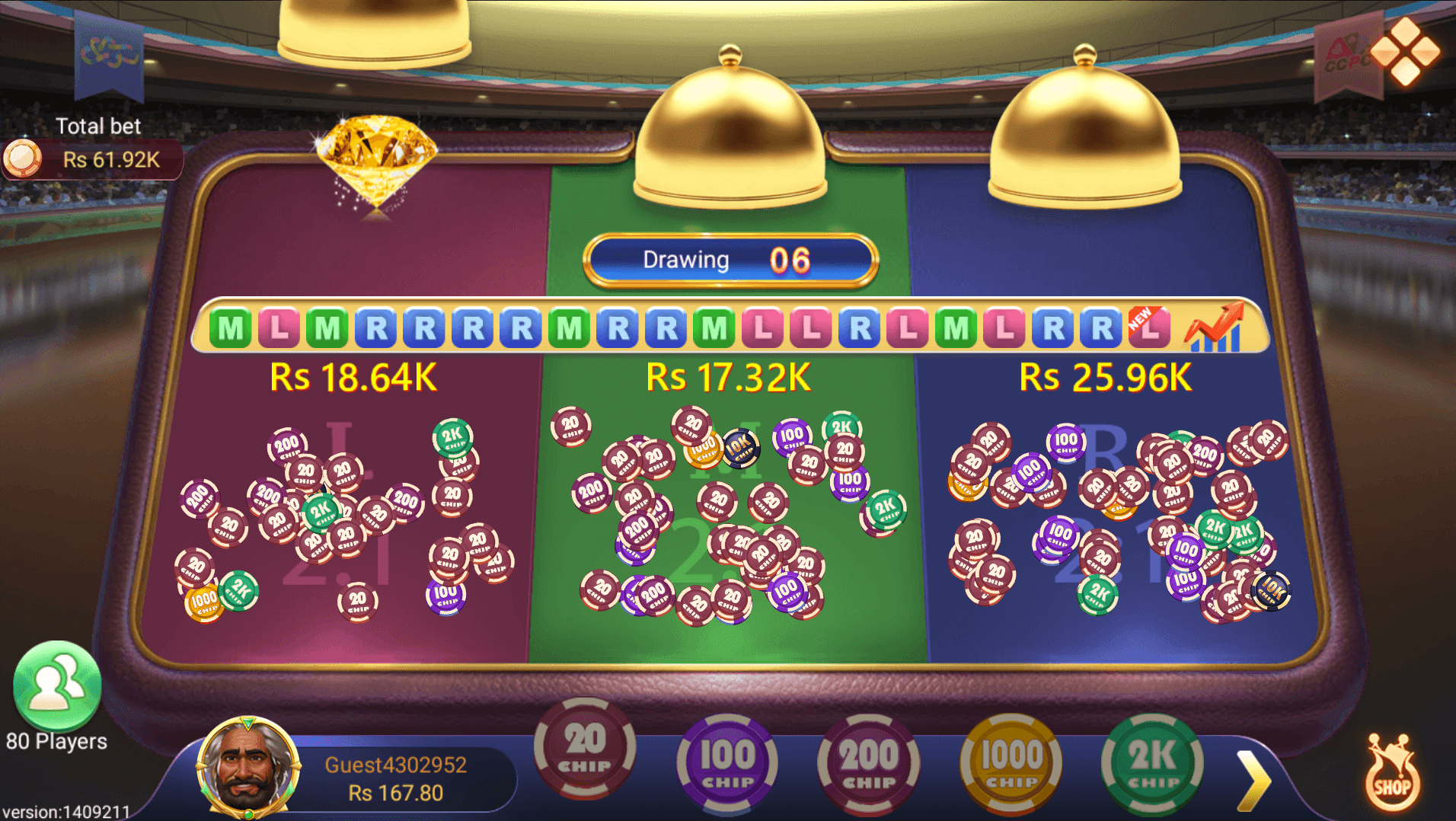This screenshot has width=1456, height=821.
Task: Click the Total bet coin icon
Action: (24, 158)
